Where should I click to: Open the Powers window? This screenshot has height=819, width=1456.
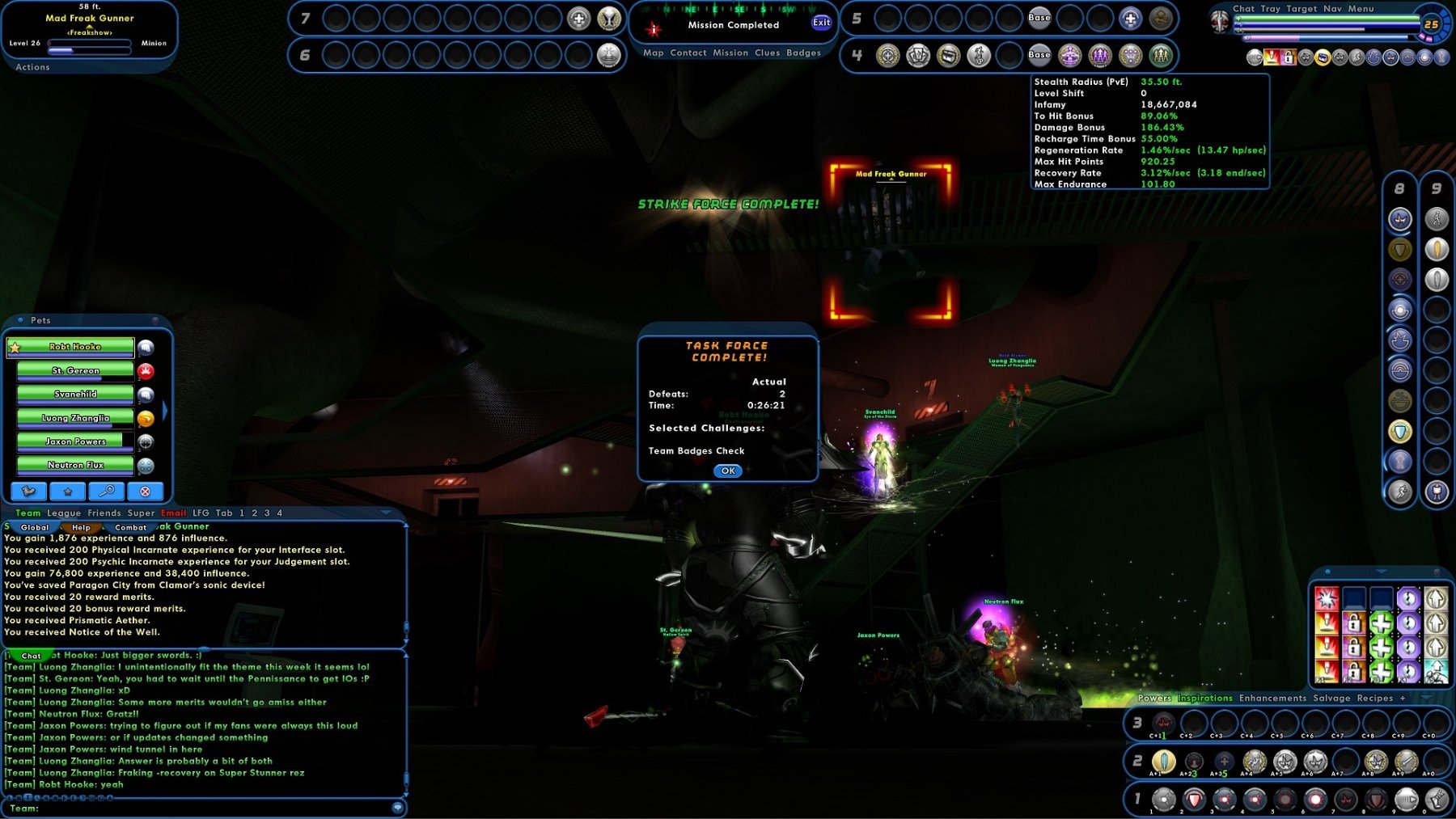pyautogui.click(x=1154, y=698)
